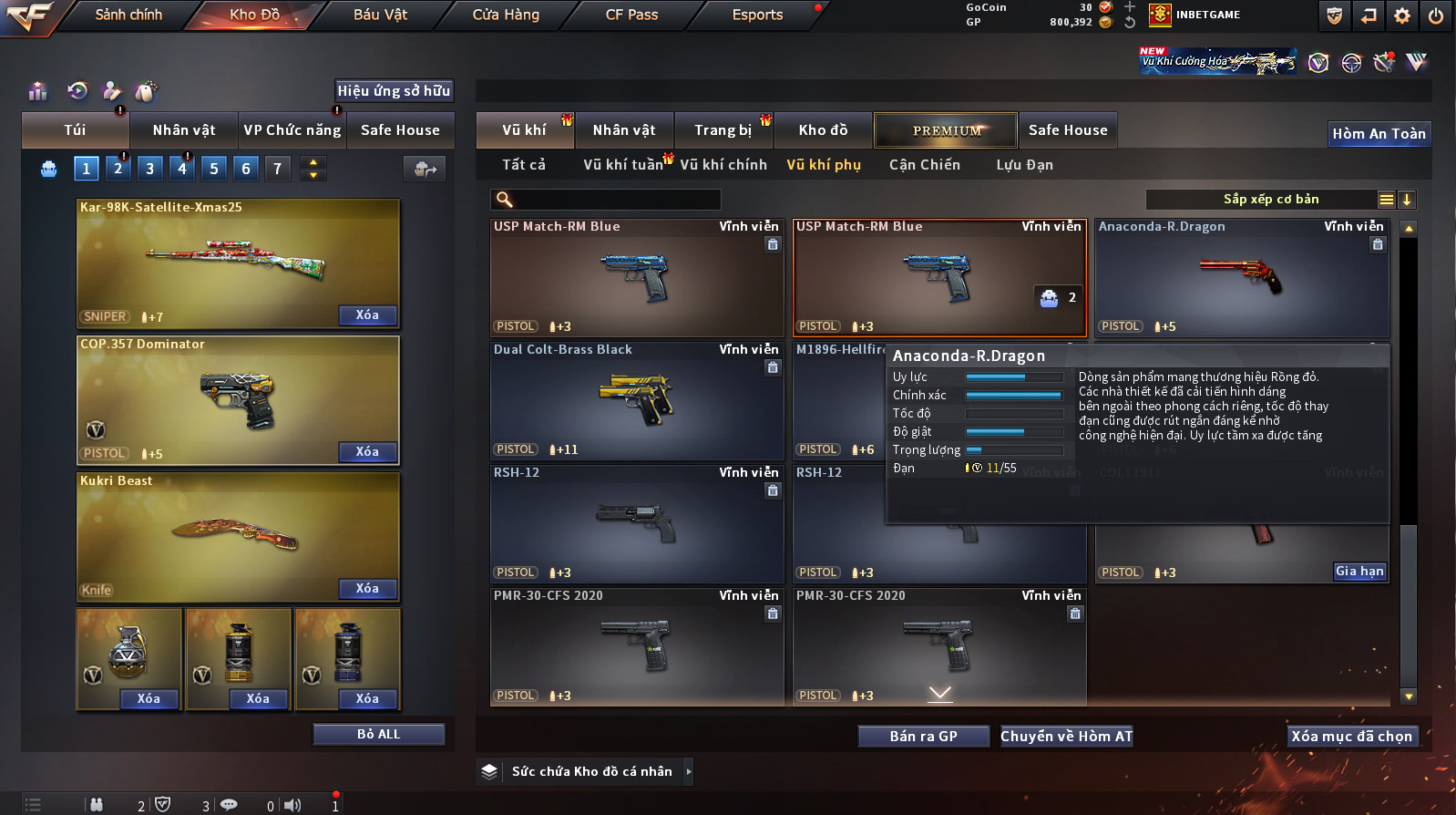Open the PREMIUM tab
1456x815 pixels.
coord(947,130)
